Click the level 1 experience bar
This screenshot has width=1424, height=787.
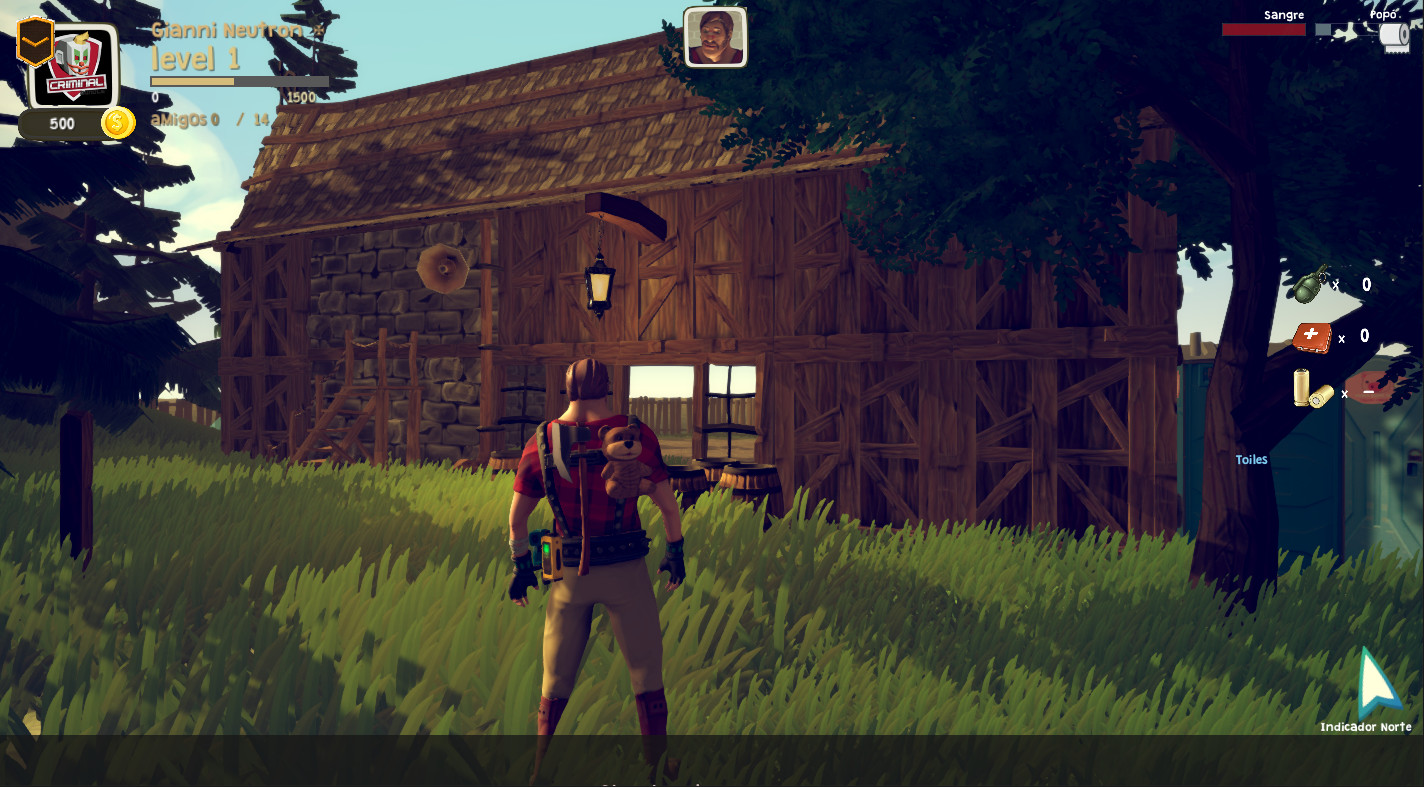240,80
